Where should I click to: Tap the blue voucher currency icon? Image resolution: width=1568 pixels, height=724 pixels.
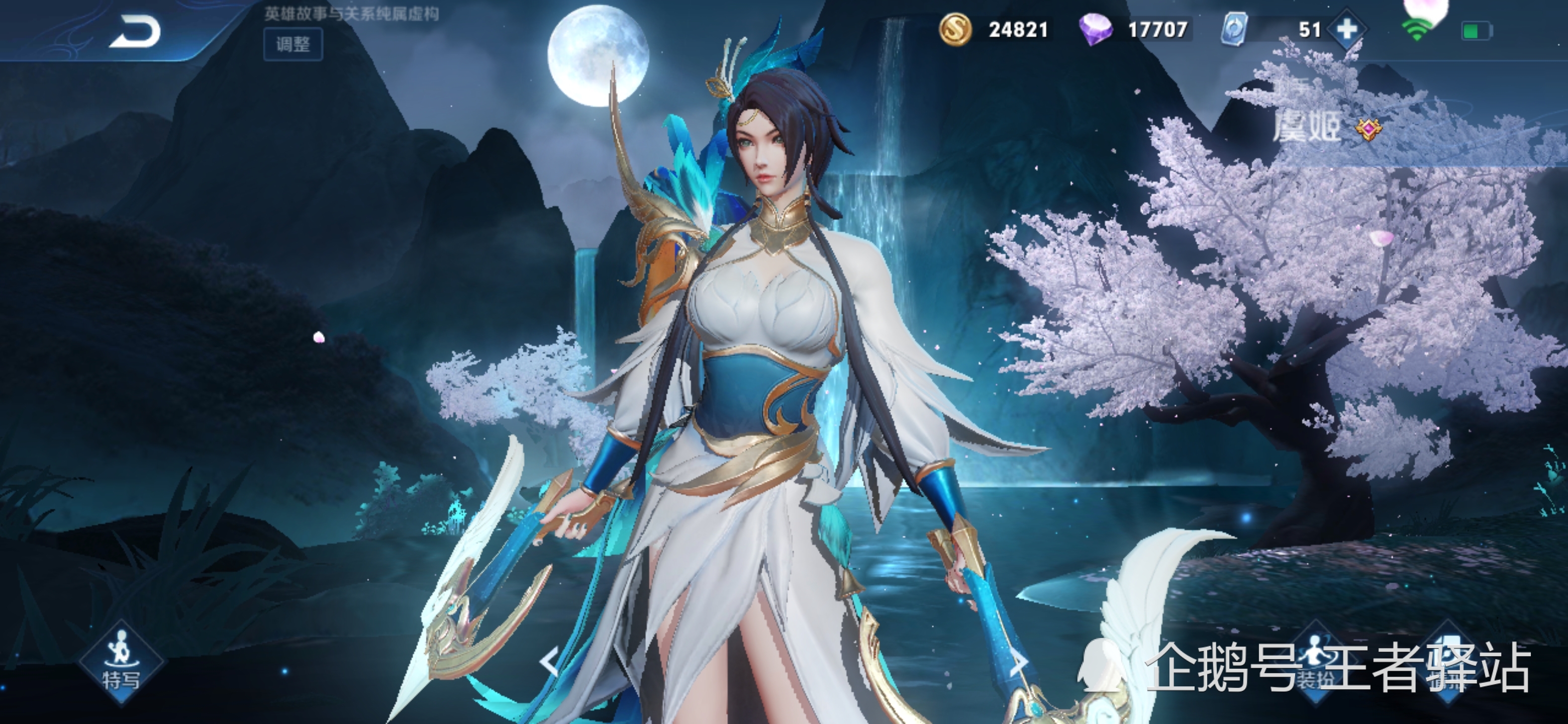(x=1234, y=29)
